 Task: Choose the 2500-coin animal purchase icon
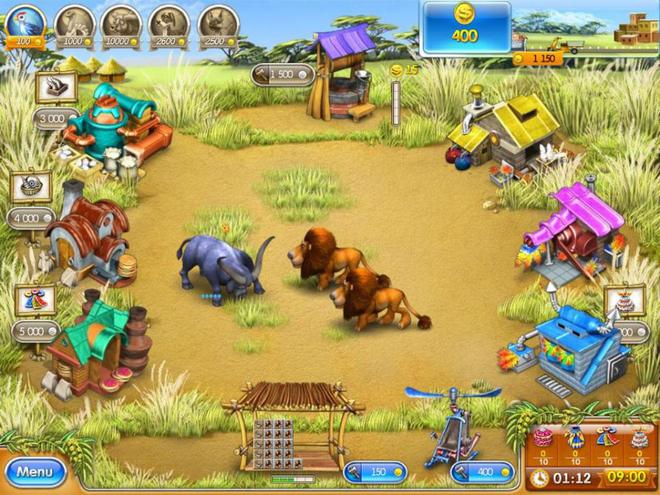[218, 24]
